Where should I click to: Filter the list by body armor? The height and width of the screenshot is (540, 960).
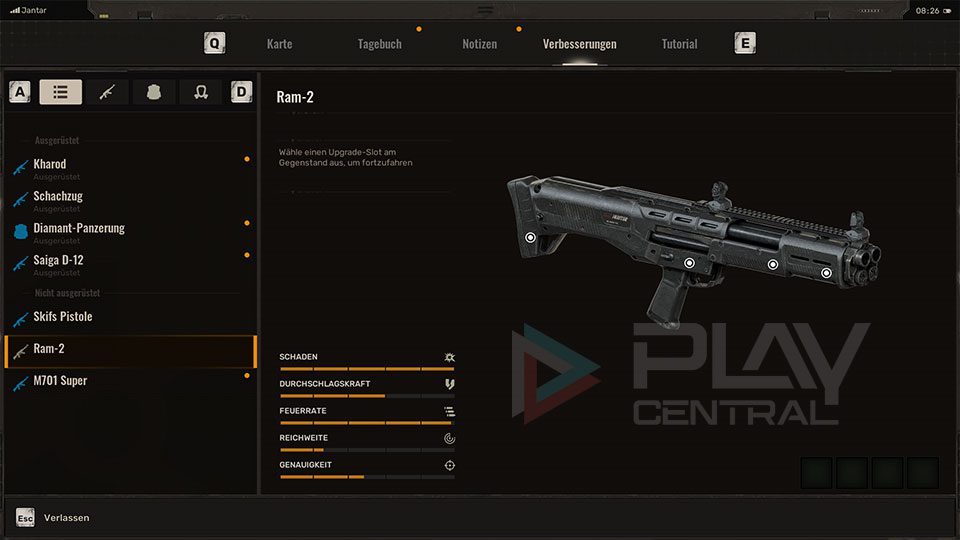click(154, 92)
